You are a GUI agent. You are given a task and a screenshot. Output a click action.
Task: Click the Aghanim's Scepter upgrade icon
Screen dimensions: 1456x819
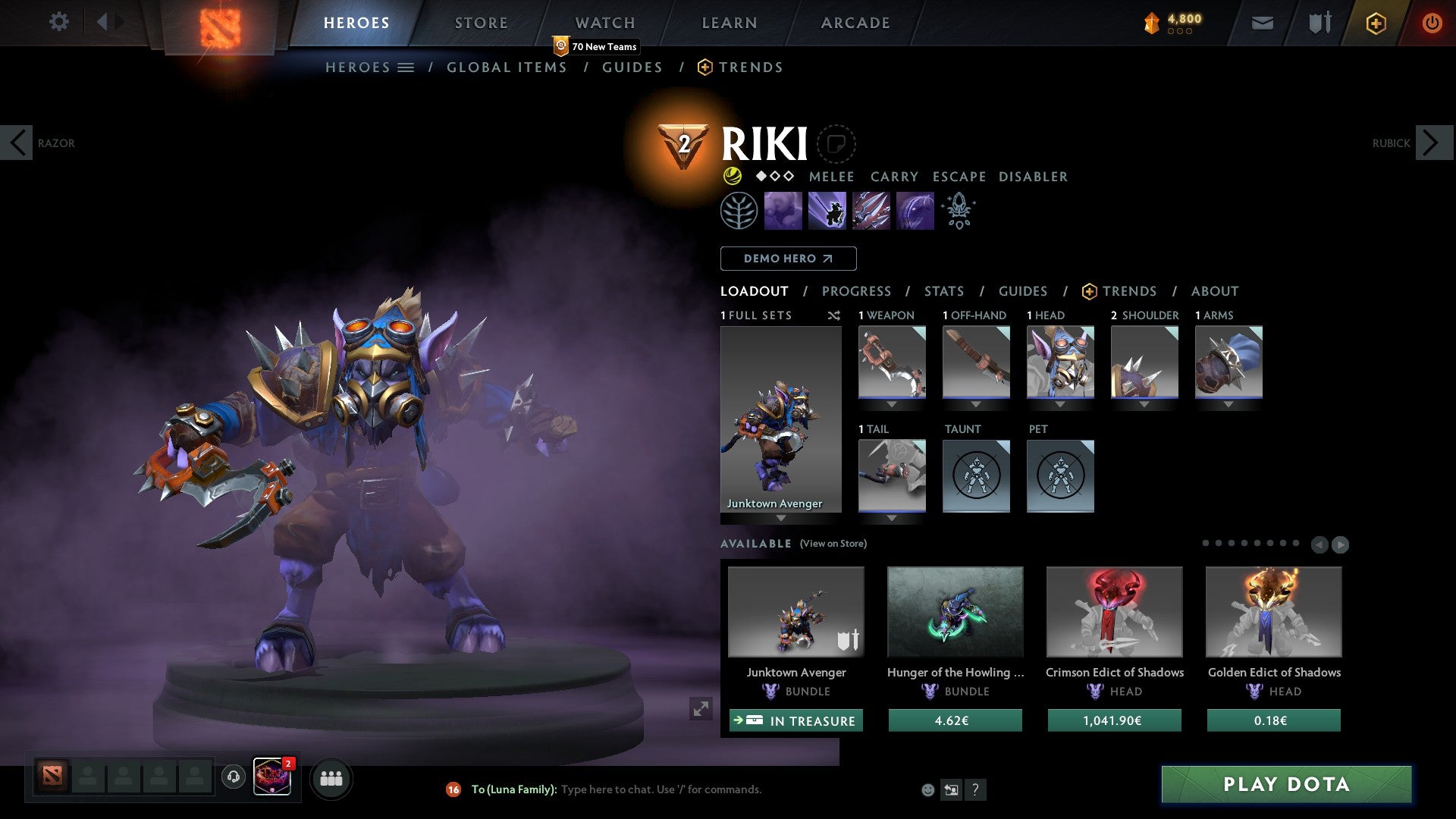(958, 211)
